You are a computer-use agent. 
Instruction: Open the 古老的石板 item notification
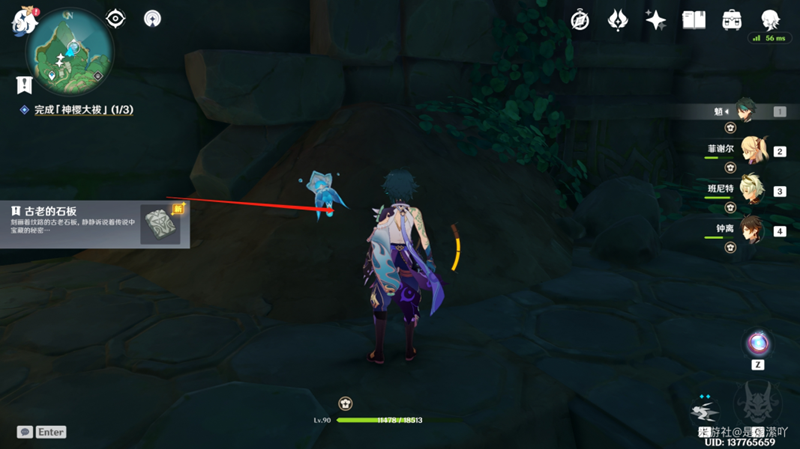[97, 223]
